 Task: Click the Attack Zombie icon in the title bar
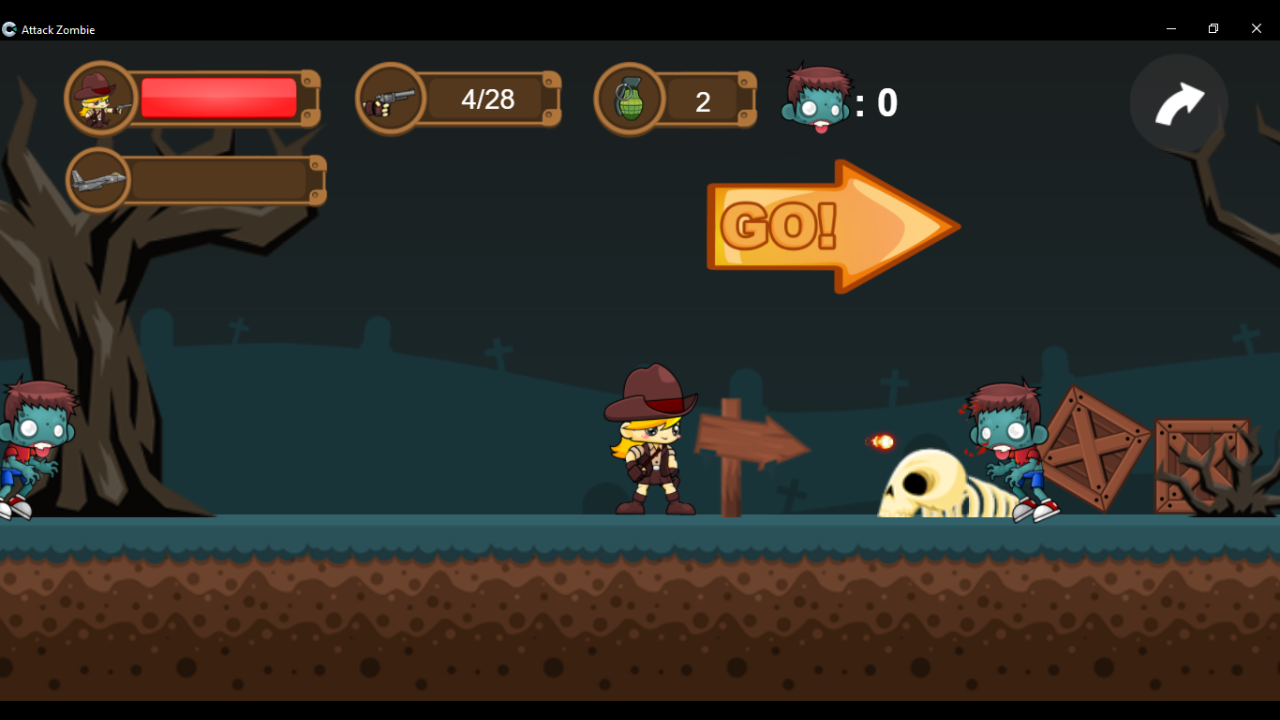click(x=9, y=29)
